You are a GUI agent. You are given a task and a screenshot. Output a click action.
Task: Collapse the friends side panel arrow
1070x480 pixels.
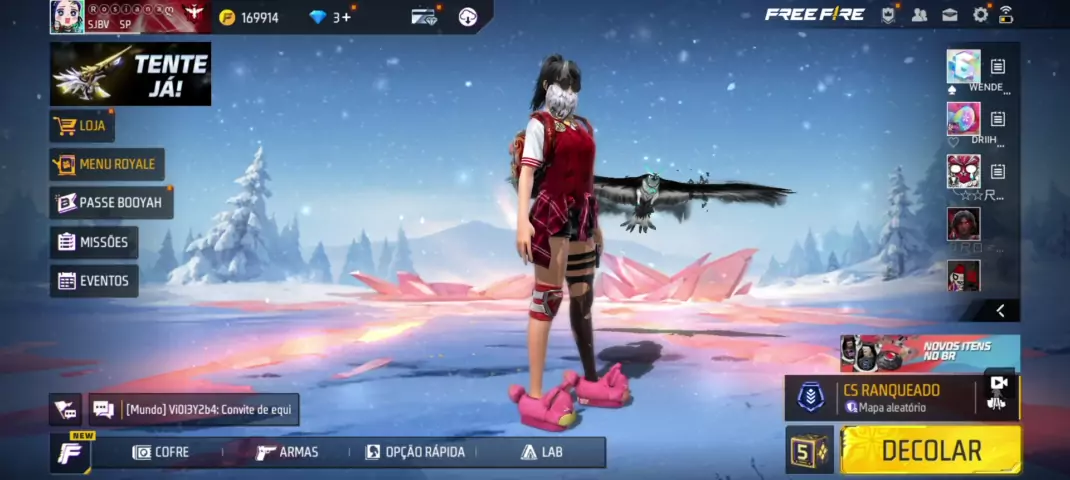pos(1000,311)
